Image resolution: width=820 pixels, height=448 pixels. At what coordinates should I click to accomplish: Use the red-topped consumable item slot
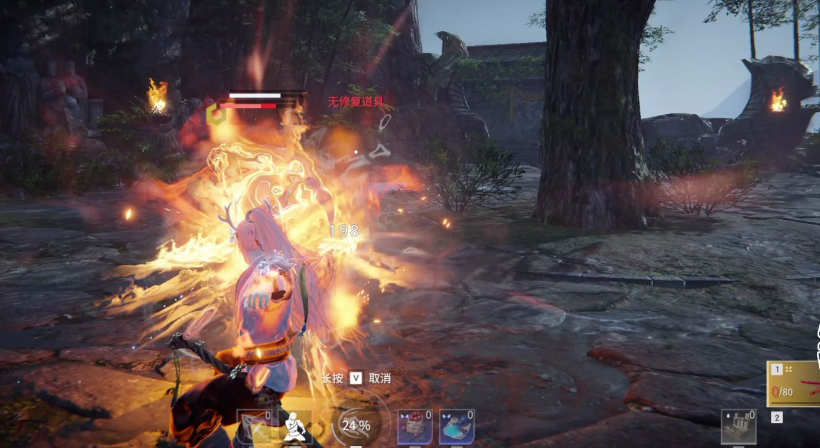click(x=414, y=427)
